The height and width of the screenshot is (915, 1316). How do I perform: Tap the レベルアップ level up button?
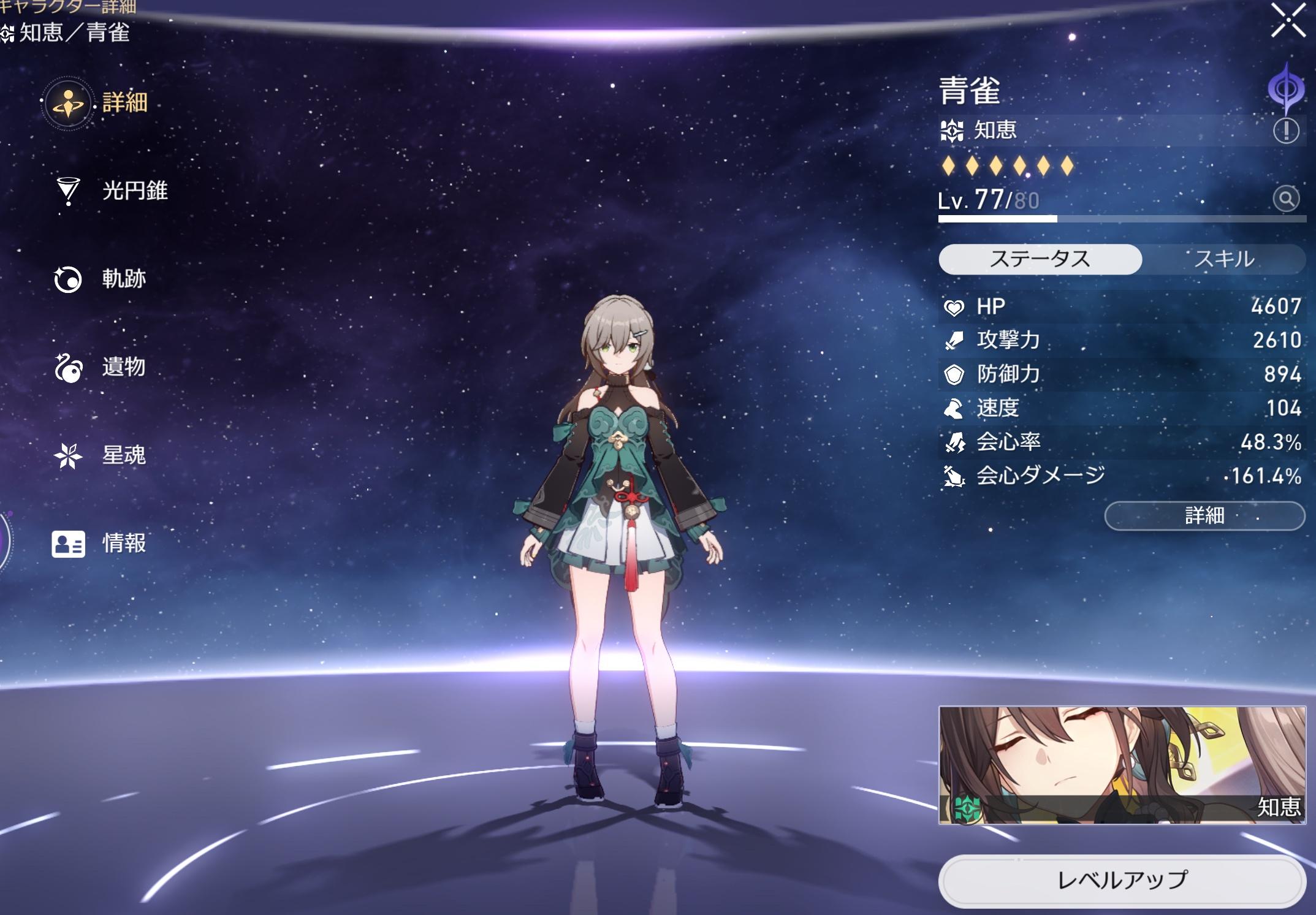click(x=1121, y=880)
